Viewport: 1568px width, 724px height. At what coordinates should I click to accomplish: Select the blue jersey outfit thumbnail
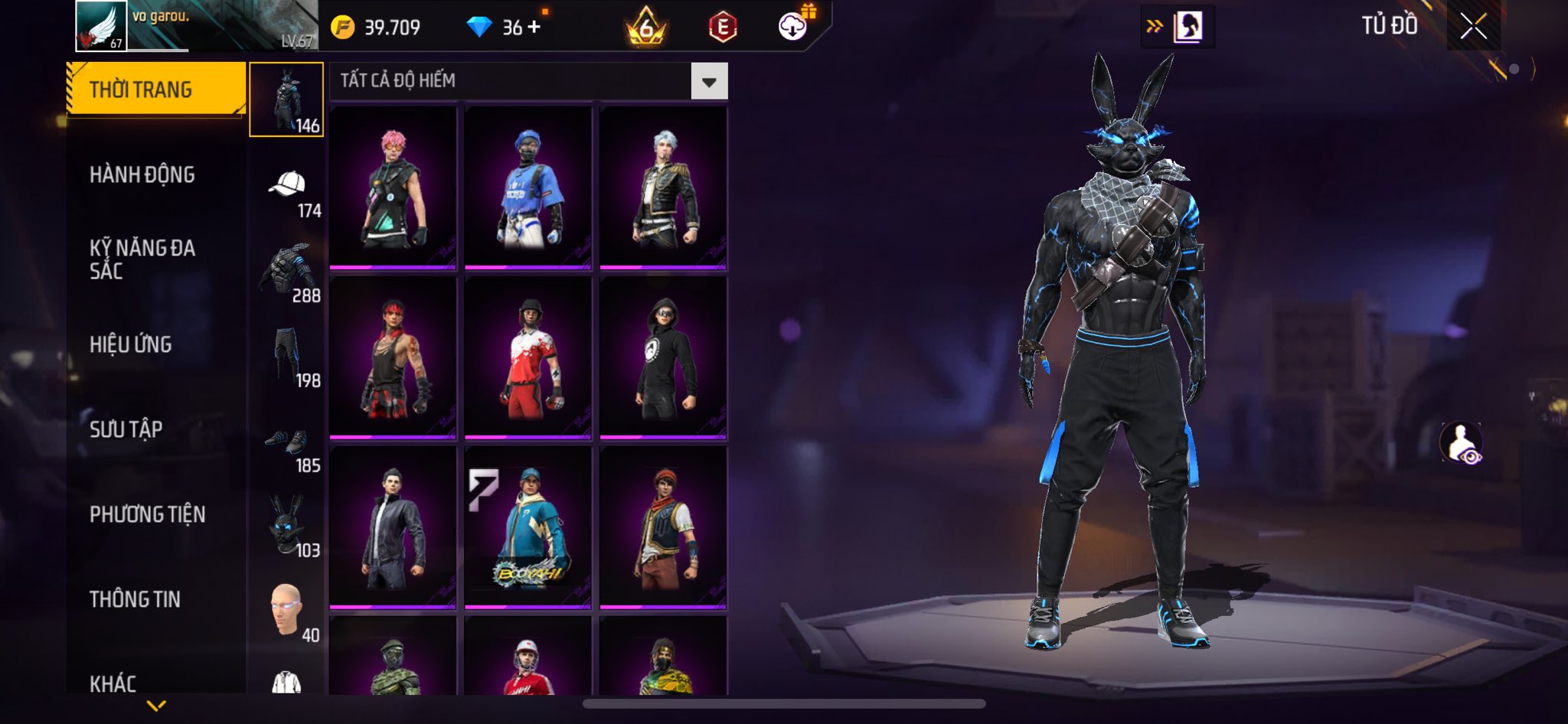pos(528,188)
